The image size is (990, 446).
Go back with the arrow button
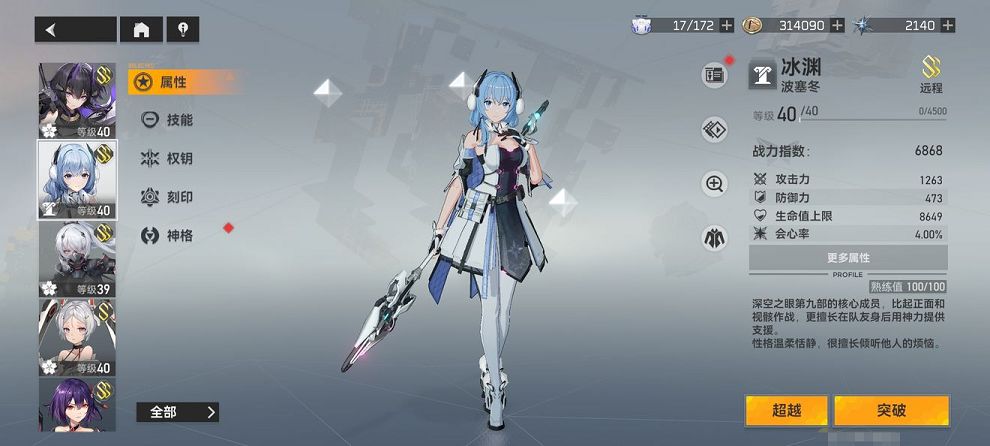coord(74,30)
